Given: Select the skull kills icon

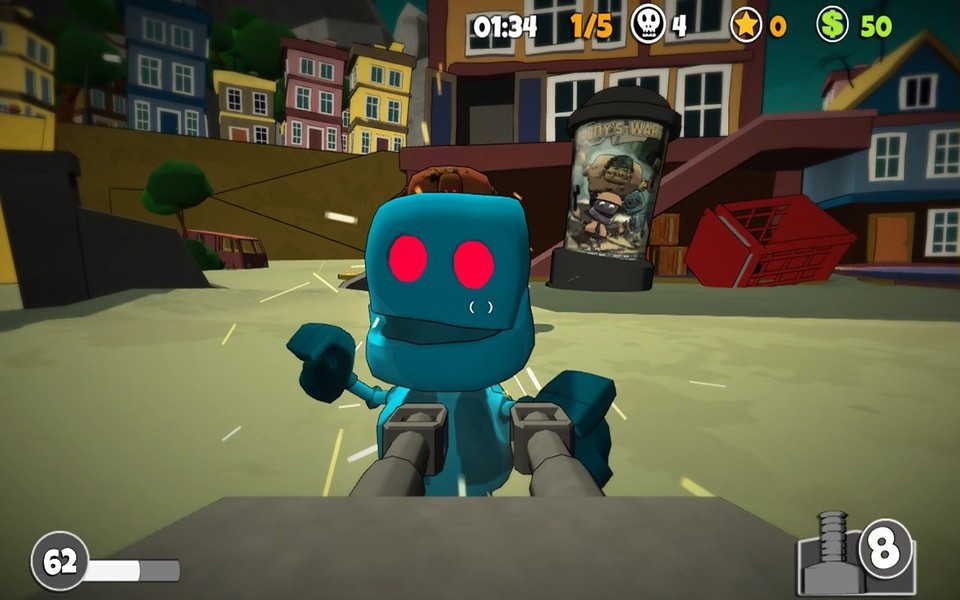Looking at the screenshot, I should (x=648, y=25).
